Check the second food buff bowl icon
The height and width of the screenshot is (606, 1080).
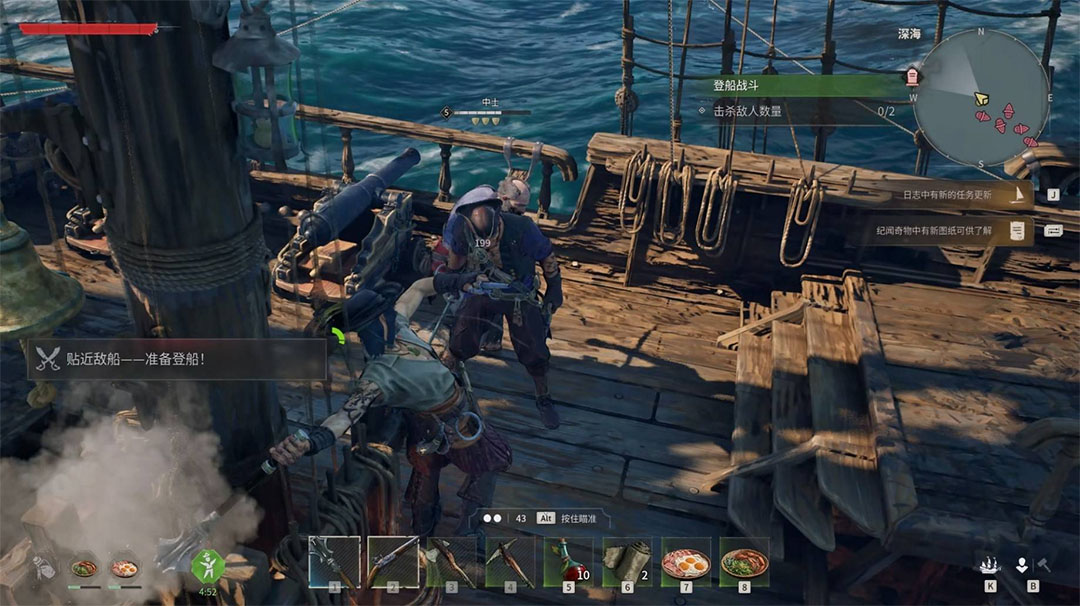(x=125, y=568)
